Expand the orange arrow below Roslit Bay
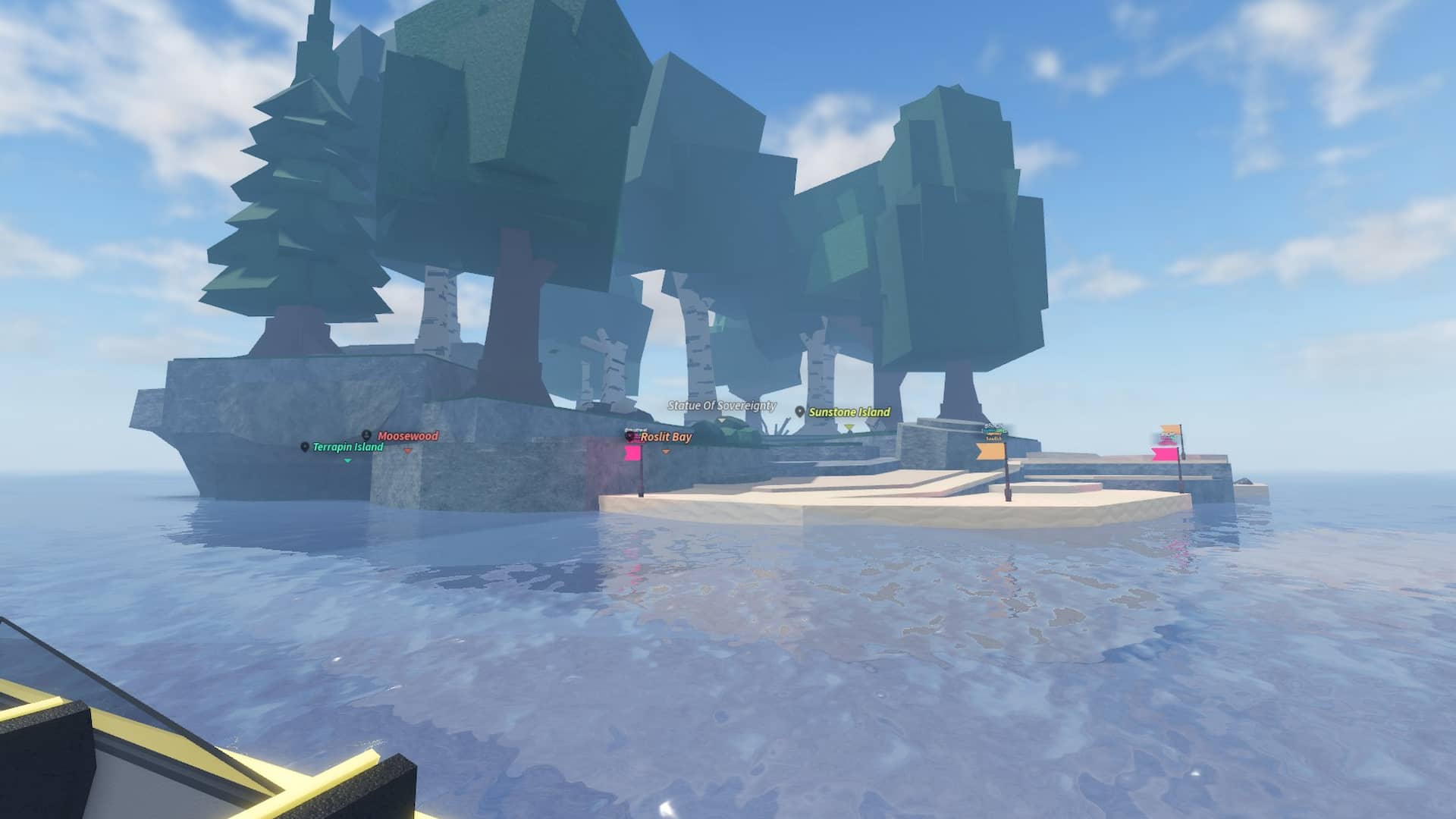This screenshot has height=819, width=1456. pyautogui.click(x=666, y=451)
